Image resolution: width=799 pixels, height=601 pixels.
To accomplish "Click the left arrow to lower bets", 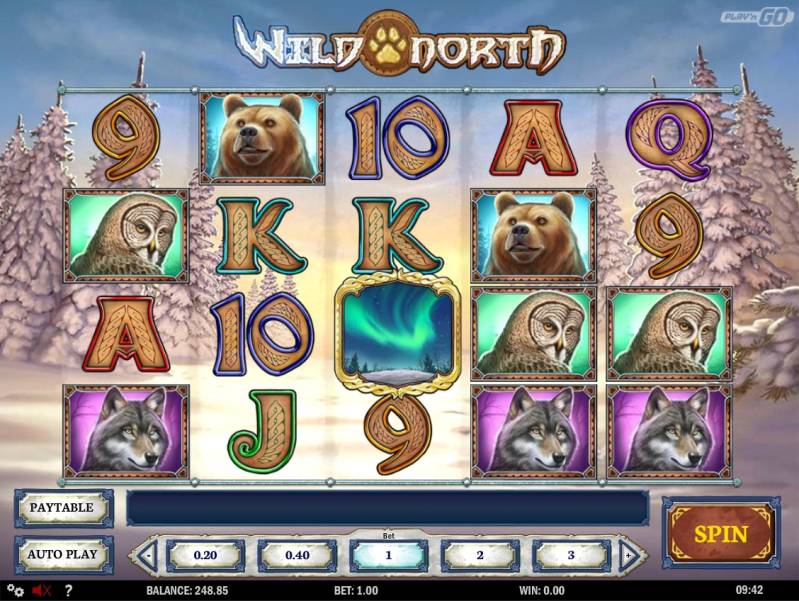I will click(x=147, y=555).
